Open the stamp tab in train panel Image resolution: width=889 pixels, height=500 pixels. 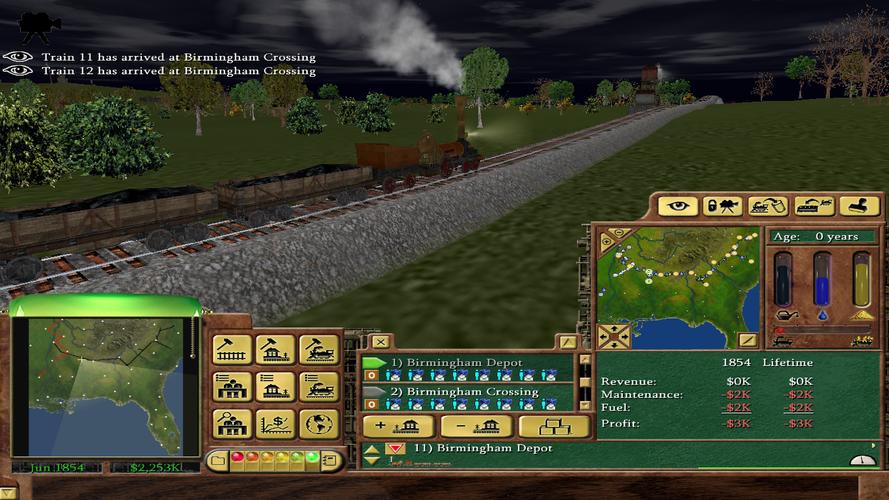859,206
